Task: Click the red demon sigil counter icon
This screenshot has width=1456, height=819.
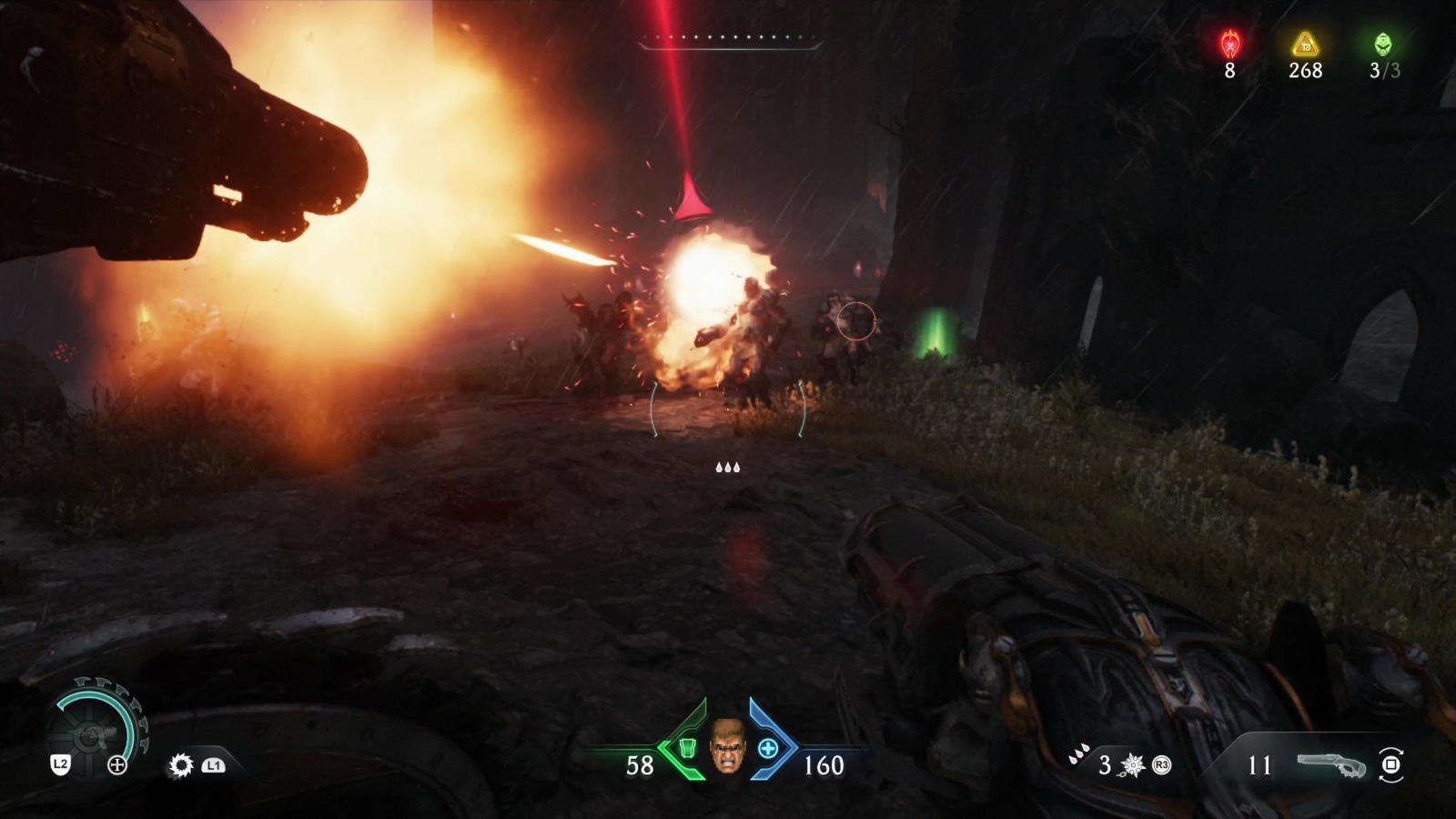Action: click(x=1230, y=43)
